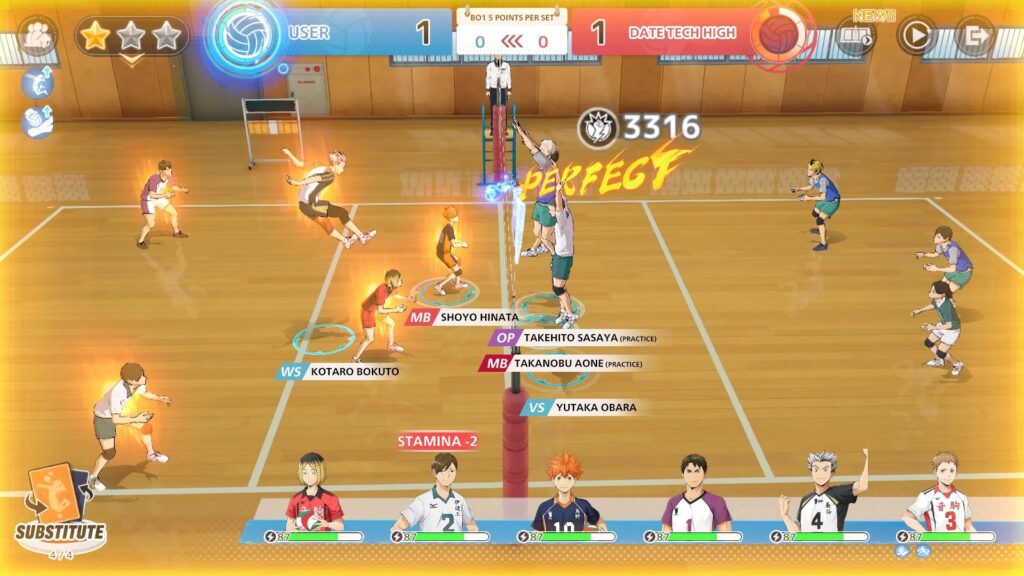The width and height of the screenshot is (1024, 576).
Task: Click the USER team volleyball emblem
Action: tap(245, 35)
